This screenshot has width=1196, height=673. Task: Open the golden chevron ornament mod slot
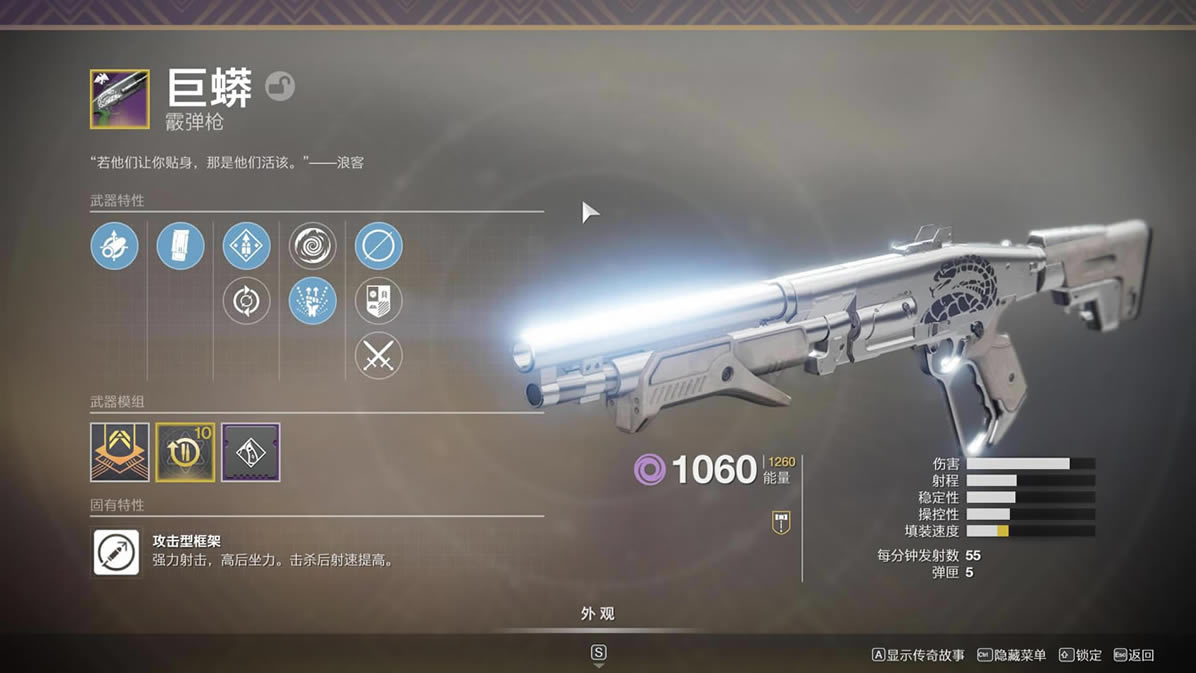click(120, 452)
